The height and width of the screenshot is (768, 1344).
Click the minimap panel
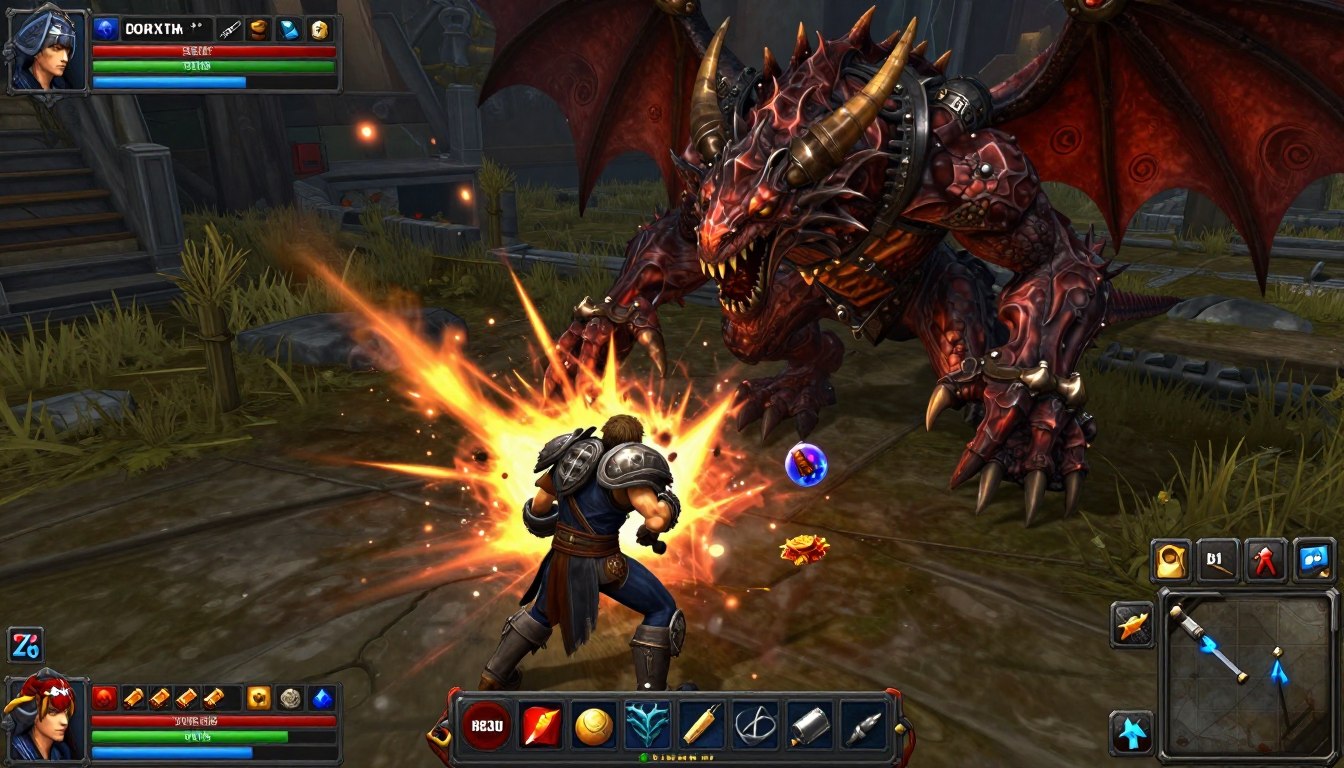click(x=1247, y=675)
